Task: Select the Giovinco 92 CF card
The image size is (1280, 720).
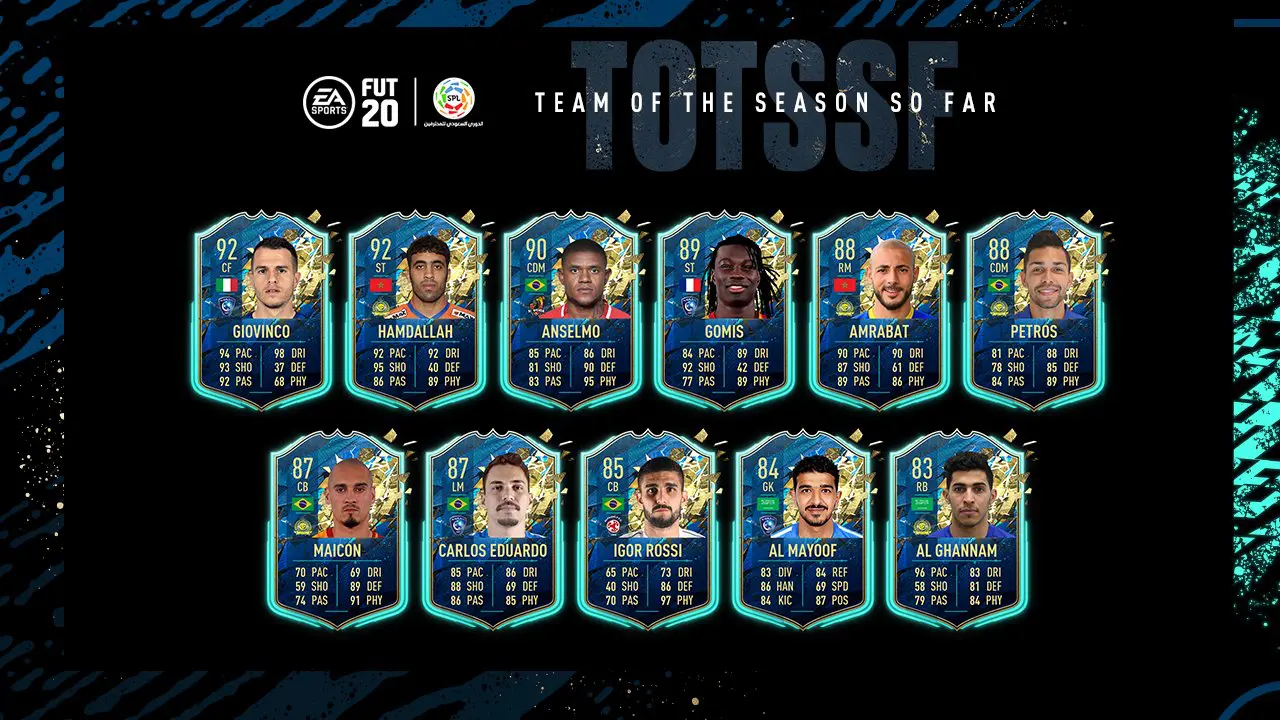Action: (x=262, y=310)
